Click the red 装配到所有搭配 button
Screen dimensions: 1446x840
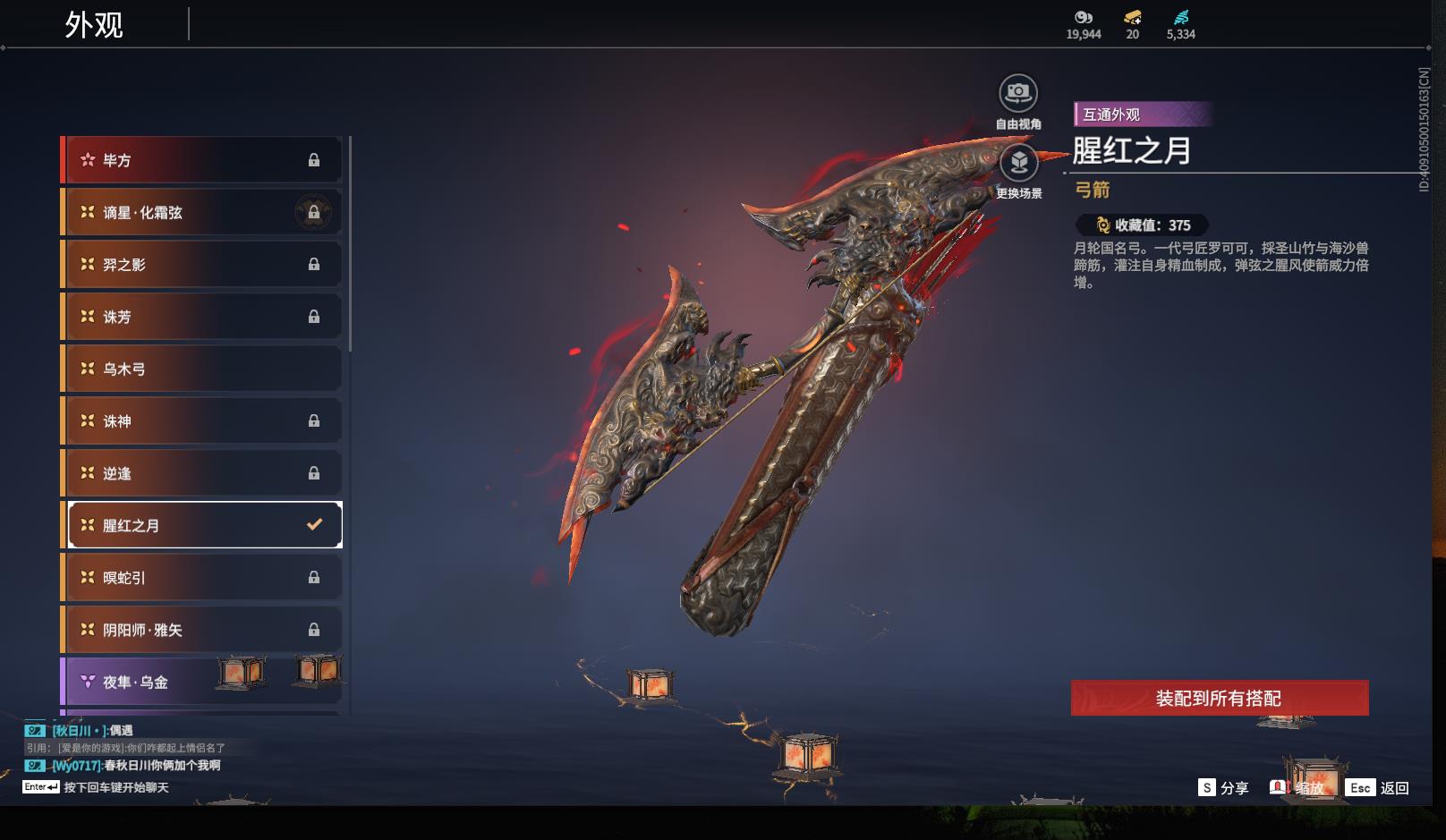click(x=1219, y=698)
